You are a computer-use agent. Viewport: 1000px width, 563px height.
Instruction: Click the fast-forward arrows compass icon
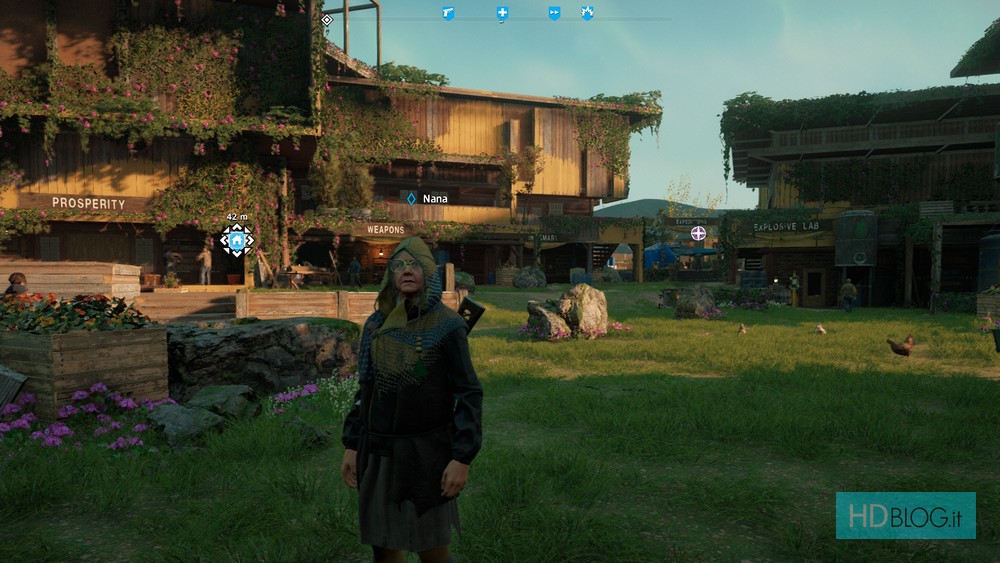pos(554,13)
